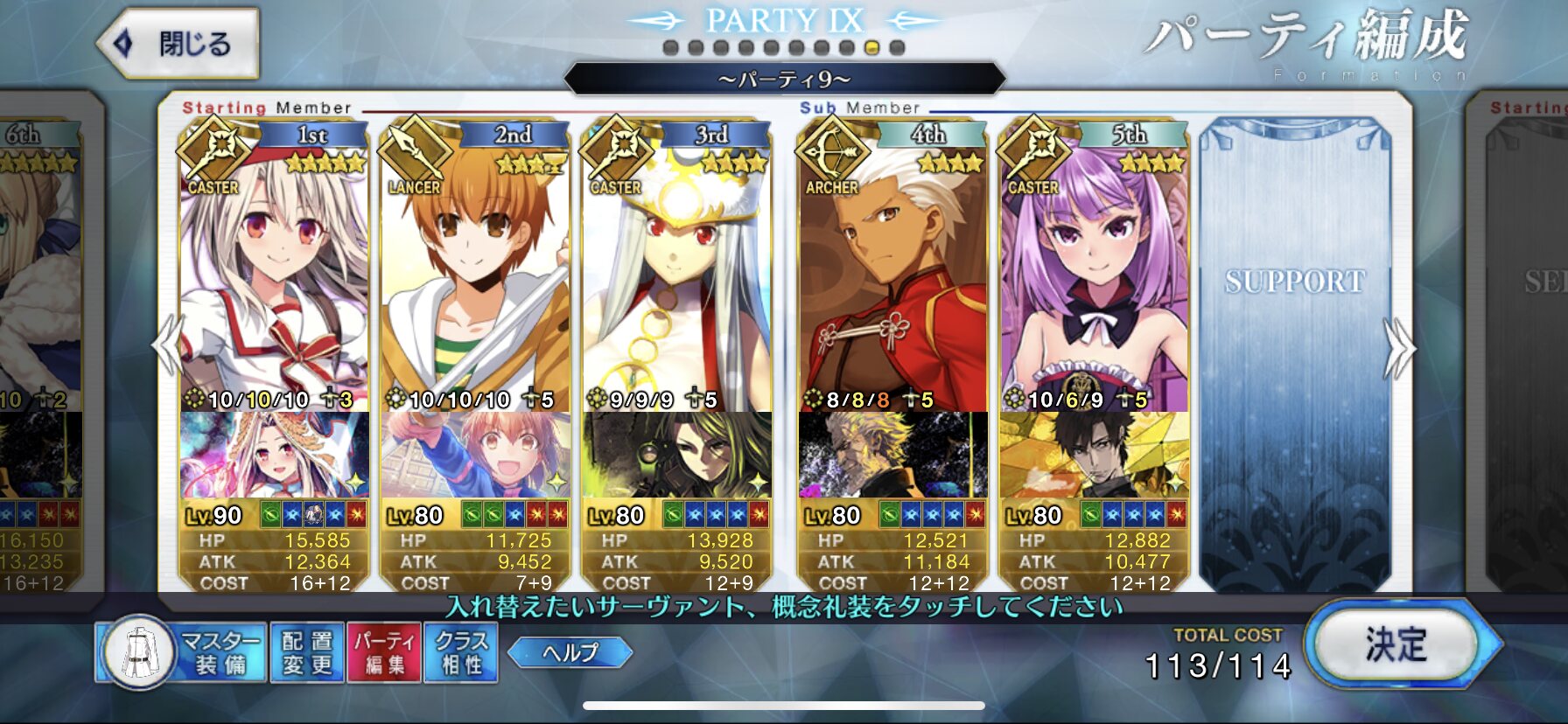Jump to the highlighted yellow party dot

click(x=871, y=48)
